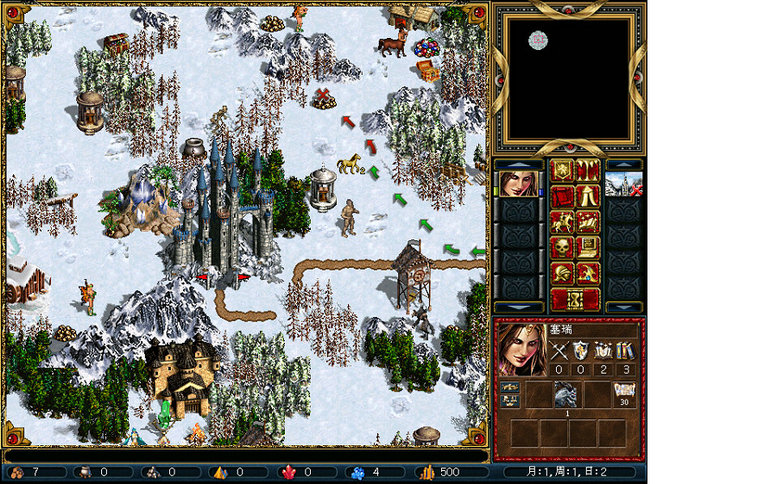Open adventure options with the skull button
This screenshot has width=777, height=484.
[x=562, y=247]
